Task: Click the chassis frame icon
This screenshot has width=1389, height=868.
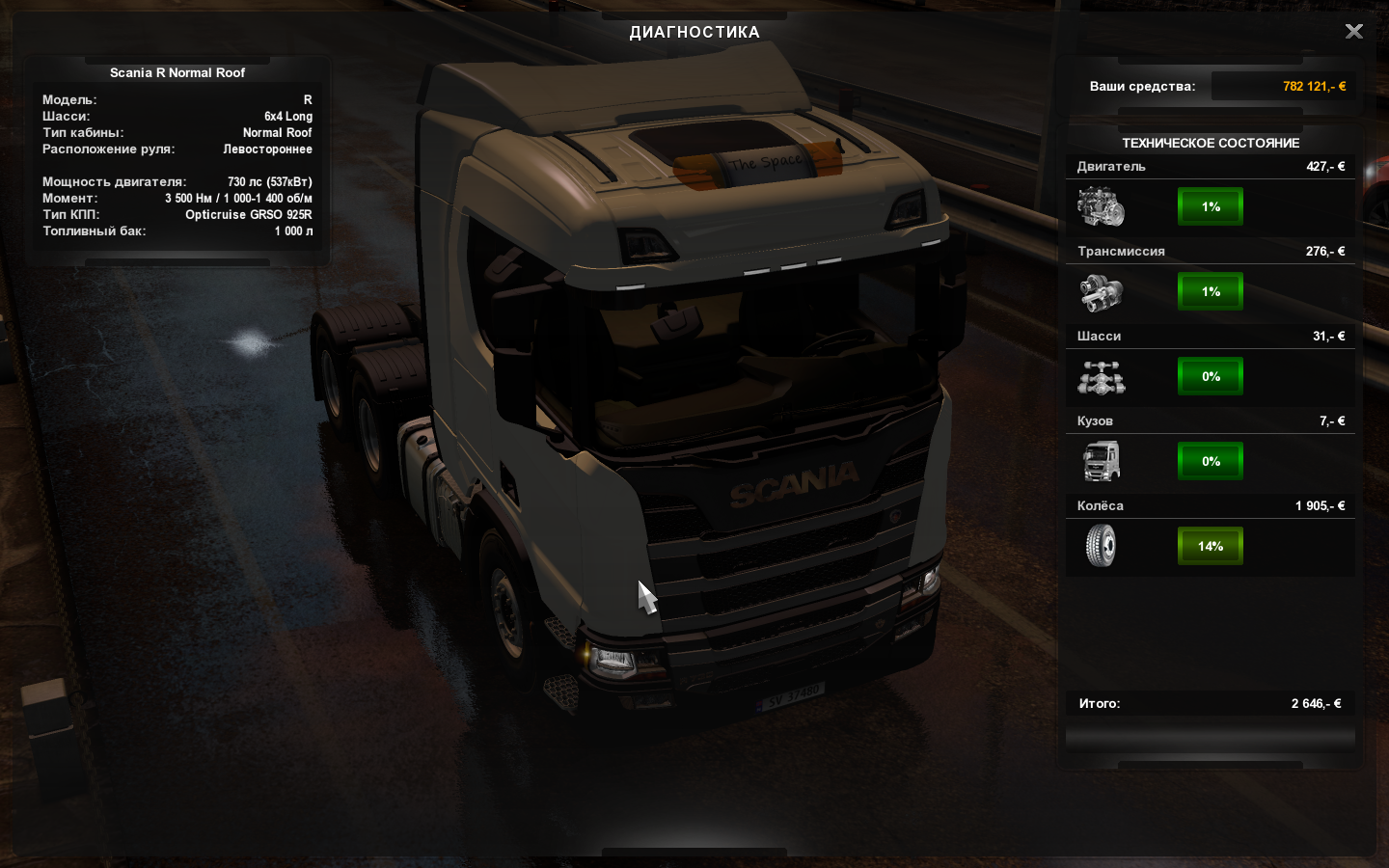Action: (x=1101, y=377)
